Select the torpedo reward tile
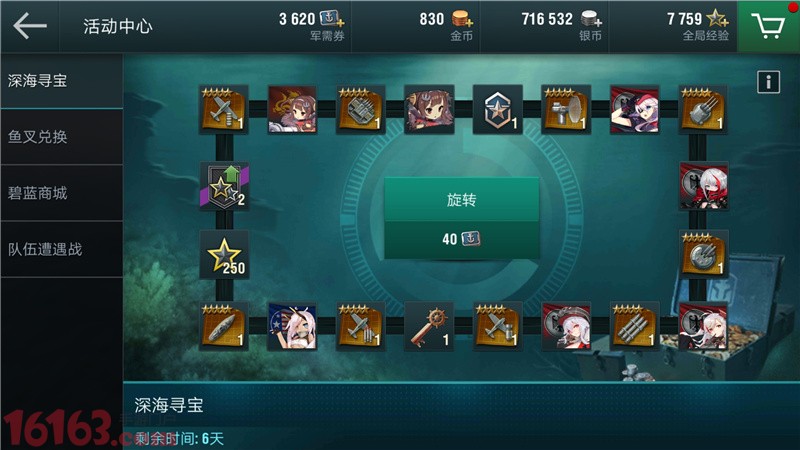The width and height of the screenshot is (800, 450). coord(224,326)
